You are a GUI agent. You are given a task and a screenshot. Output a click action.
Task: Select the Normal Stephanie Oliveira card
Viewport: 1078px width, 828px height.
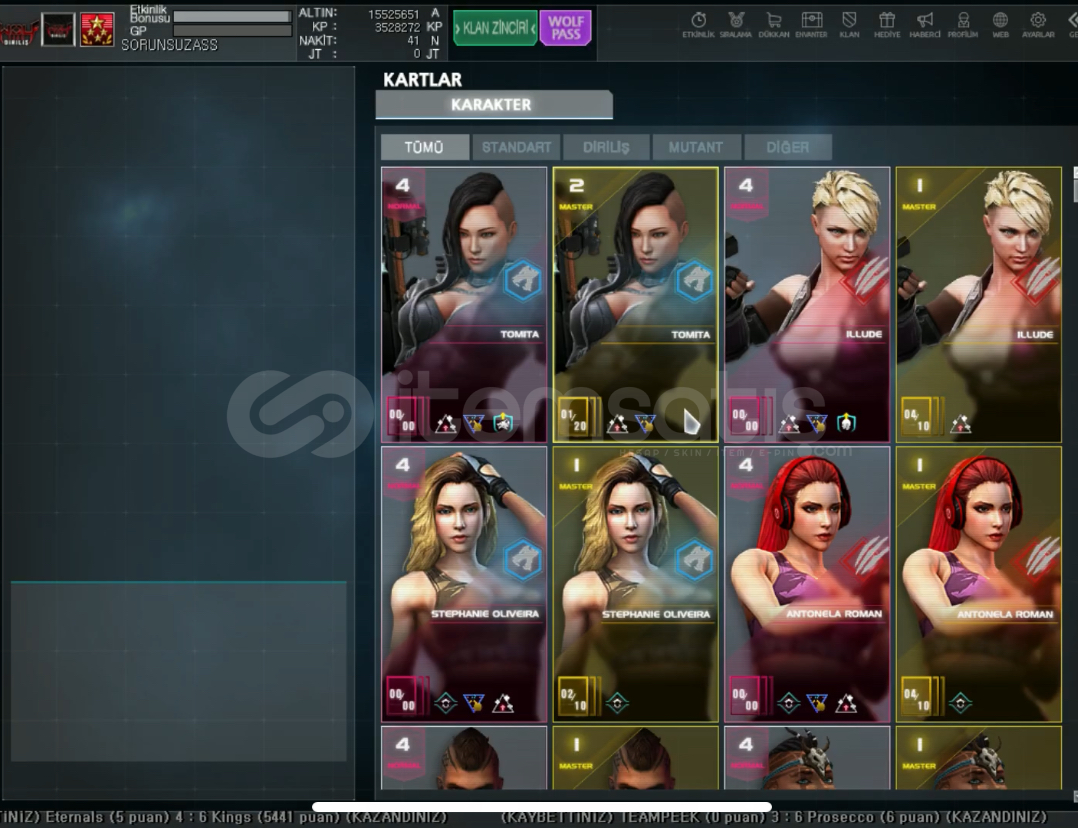[x=464, y=584]
